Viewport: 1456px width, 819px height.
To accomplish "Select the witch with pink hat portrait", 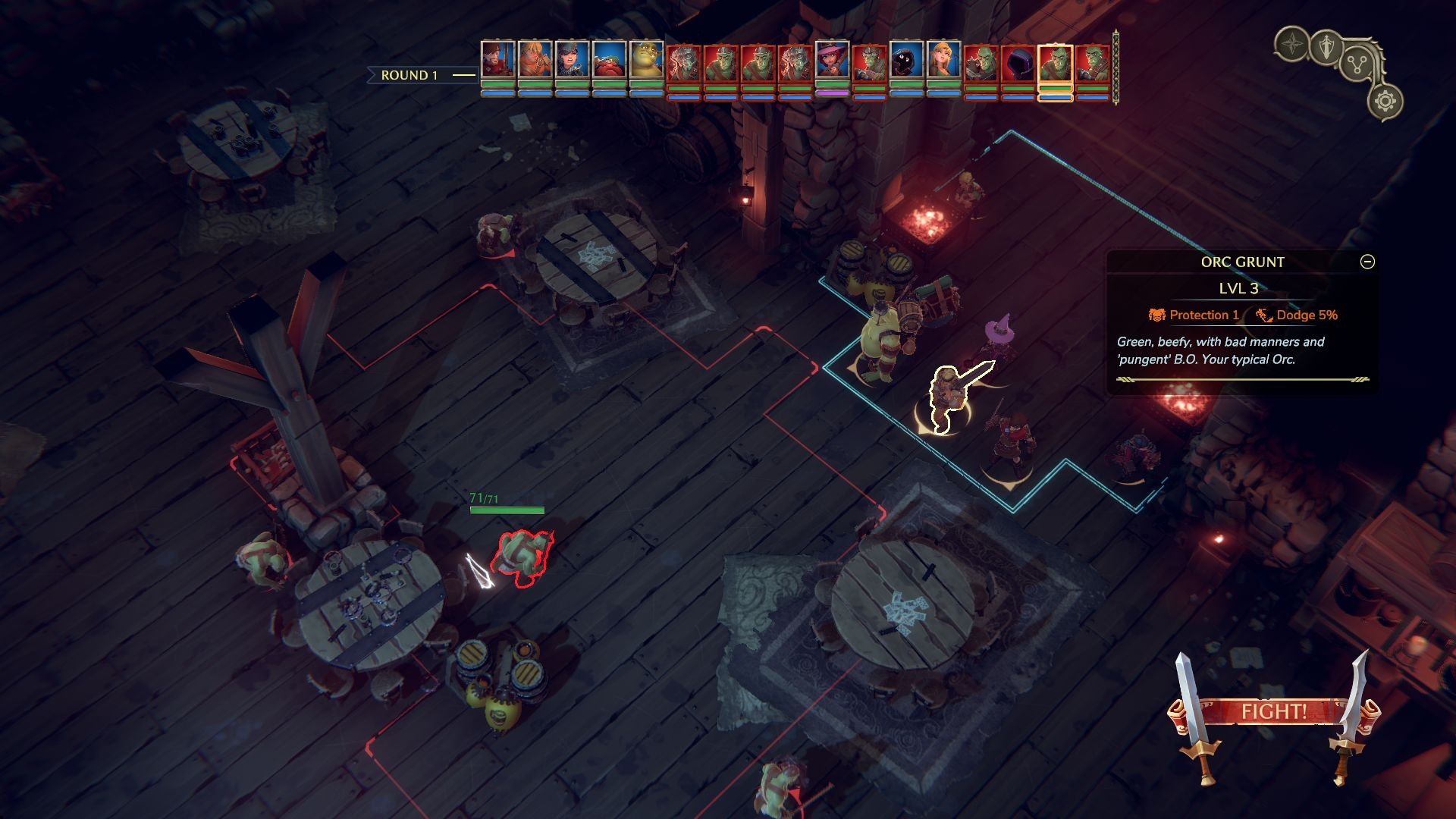I will [832, 61].
